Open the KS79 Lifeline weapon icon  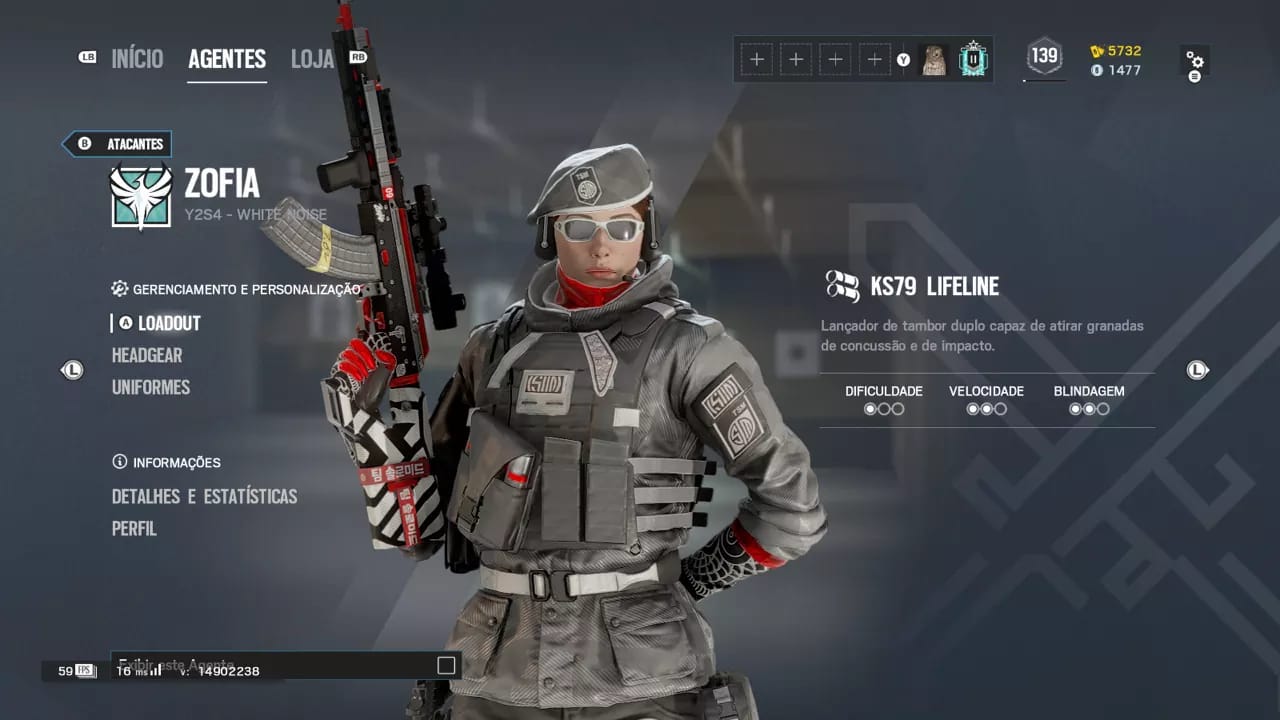(845, 286)
